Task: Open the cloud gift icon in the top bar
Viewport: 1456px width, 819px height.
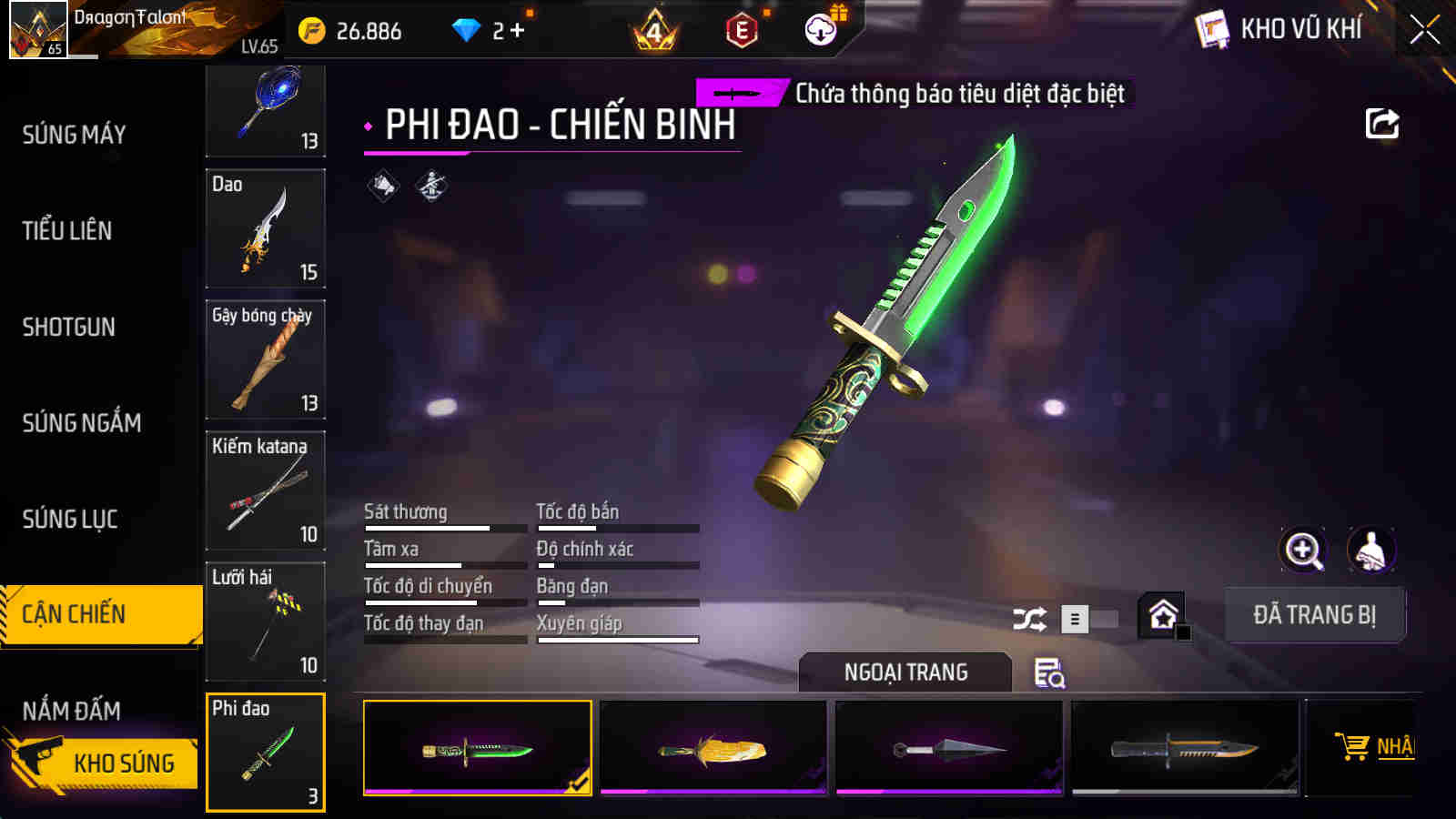Action: 822,29
